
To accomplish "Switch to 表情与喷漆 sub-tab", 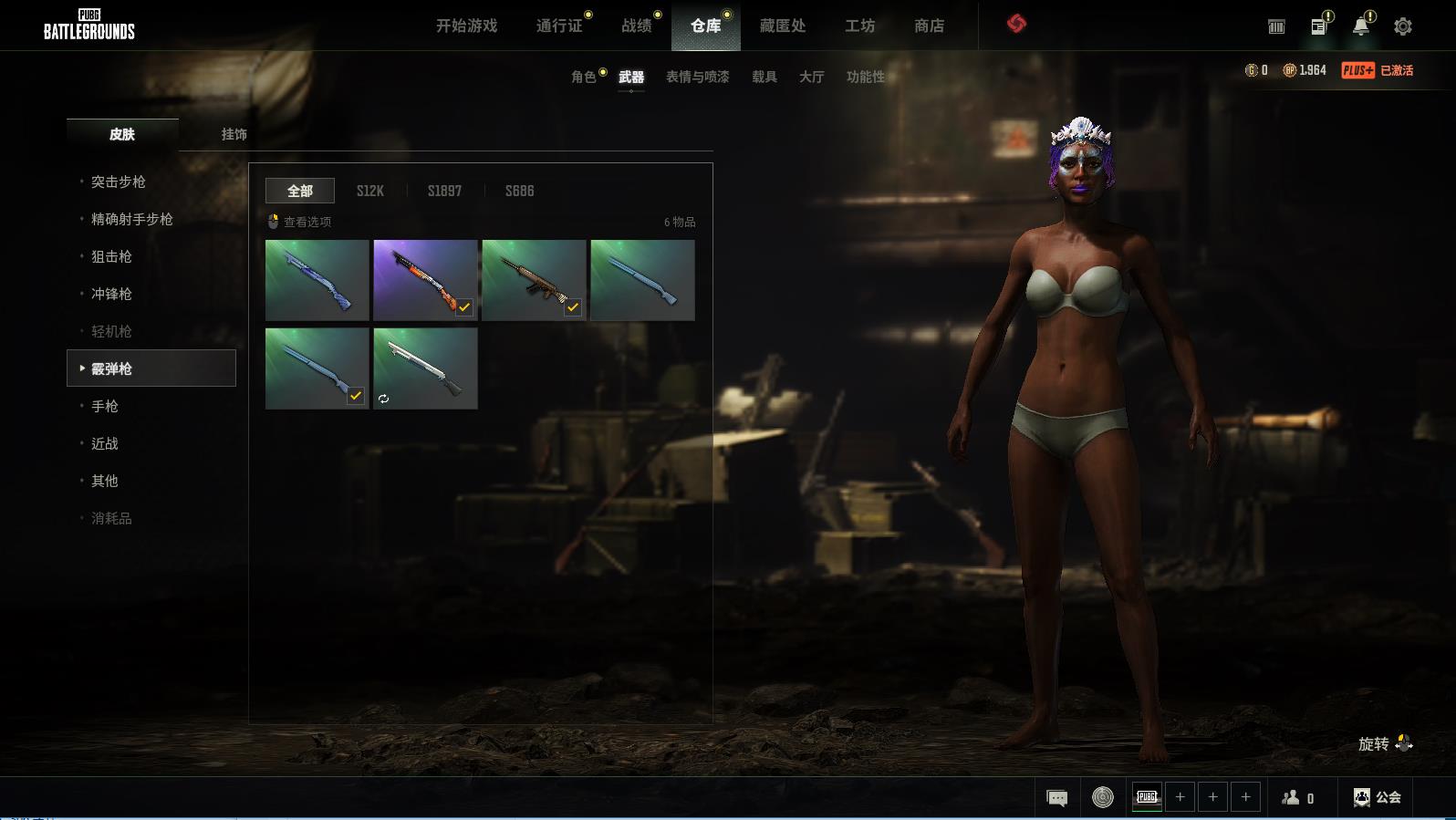I will click(x=697, y=77).
